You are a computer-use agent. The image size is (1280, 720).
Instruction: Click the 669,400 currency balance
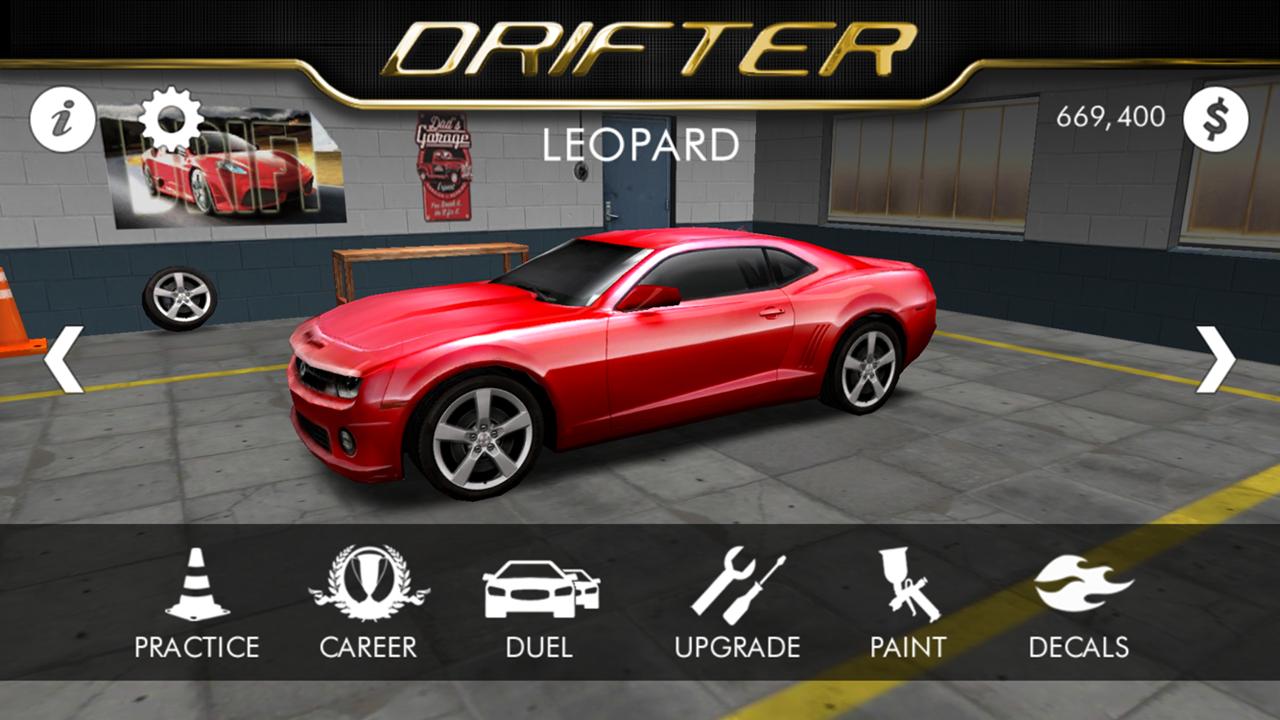pos(1110,118)
